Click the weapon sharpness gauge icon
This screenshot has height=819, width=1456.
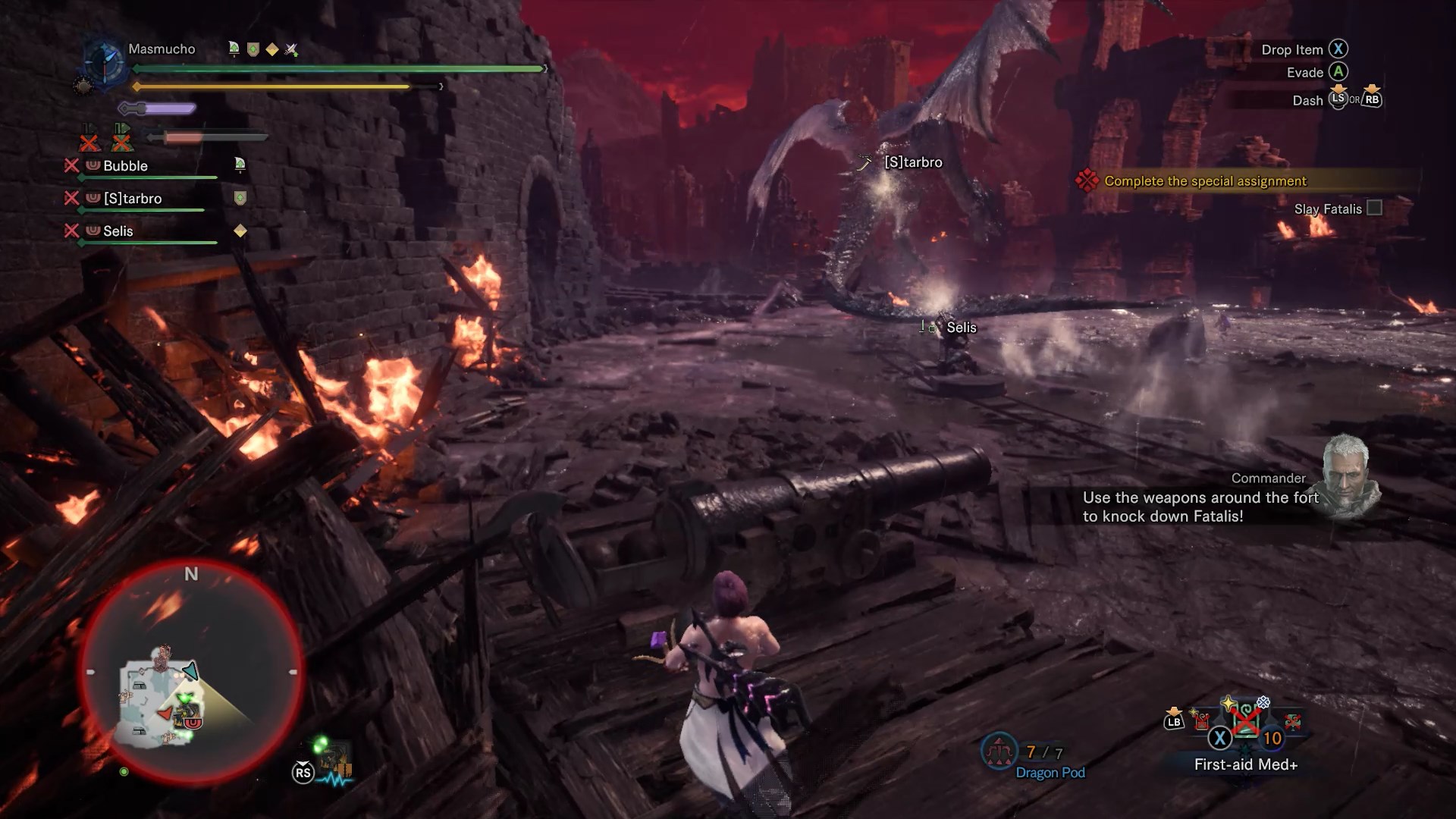point(158,109)
